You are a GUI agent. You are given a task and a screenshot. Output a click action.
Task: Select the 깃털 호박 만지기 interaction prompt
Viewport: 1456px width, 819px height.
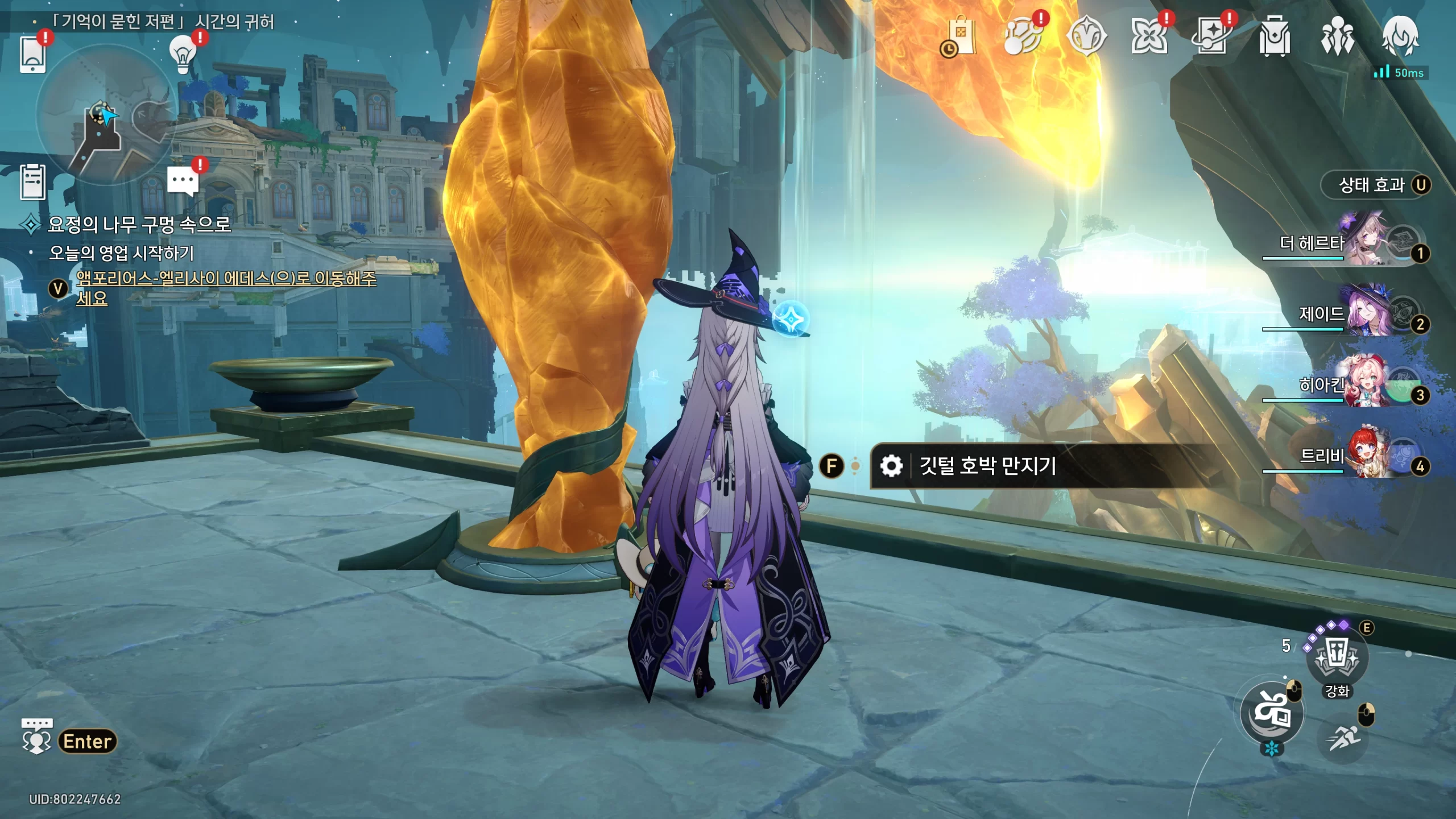click(987, 466)
